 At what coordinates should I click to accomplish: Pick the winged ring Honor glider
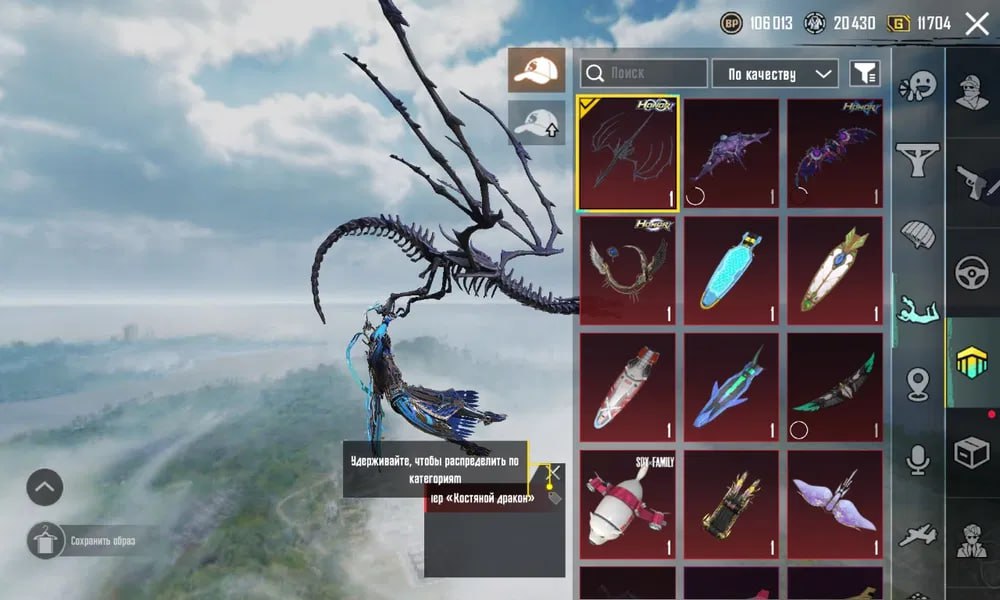click(627, 270)
